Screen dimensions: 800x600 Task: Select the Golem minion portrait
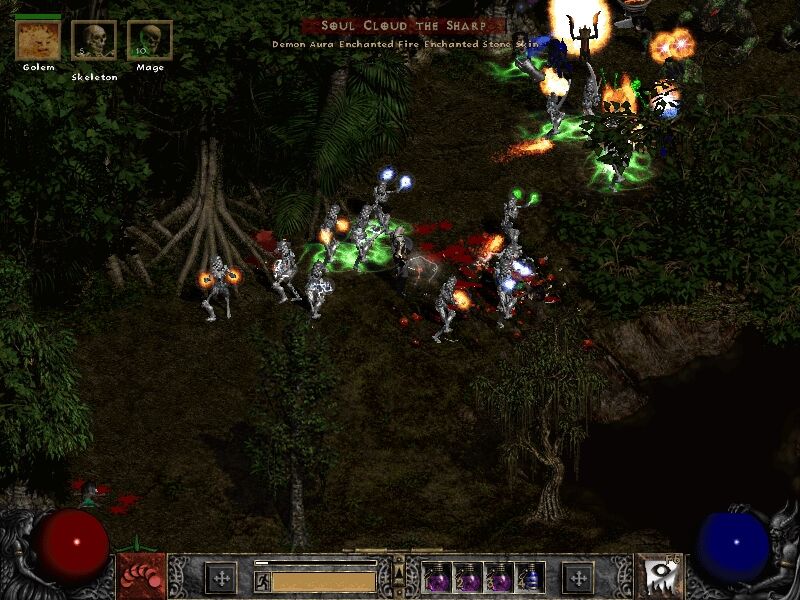(37, 40)
